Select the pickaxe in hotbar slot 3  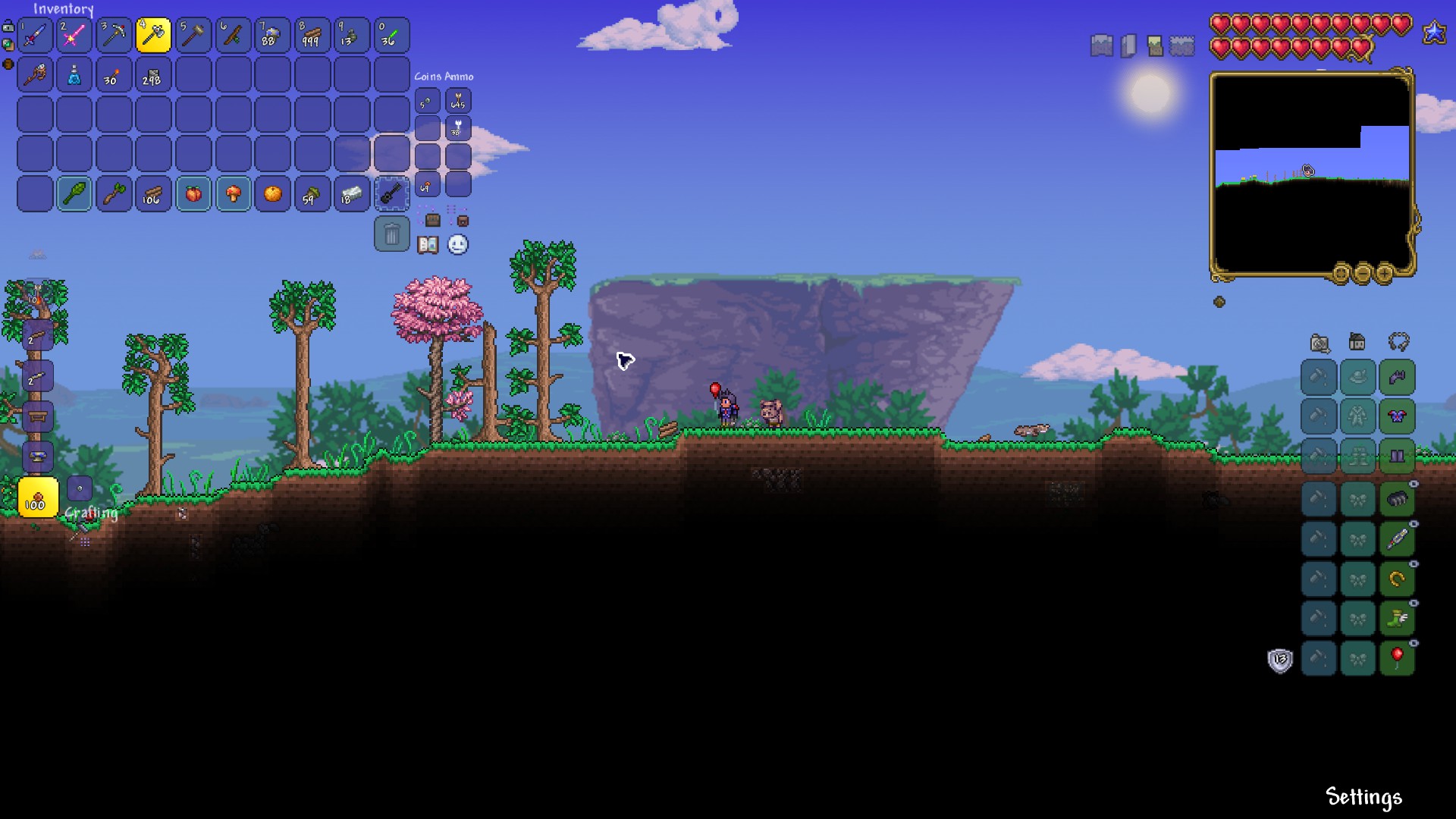coord(114,35)
